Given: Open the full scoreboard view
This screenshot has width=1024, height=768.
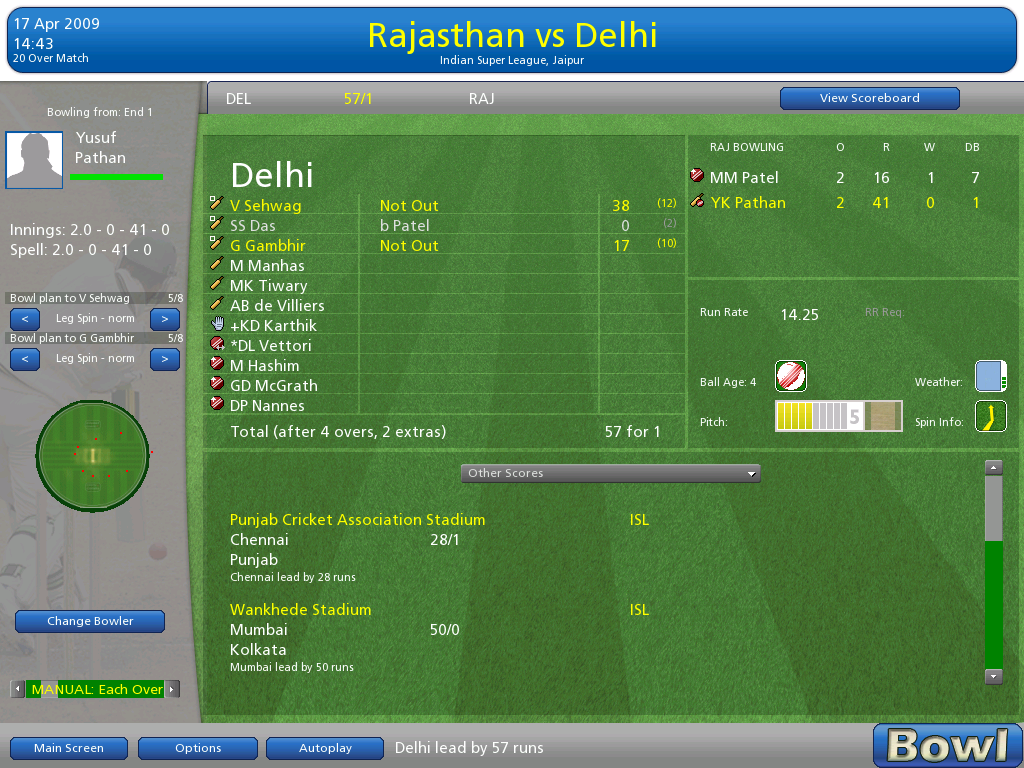Looking at the screenshot, I should pos(869,98).
